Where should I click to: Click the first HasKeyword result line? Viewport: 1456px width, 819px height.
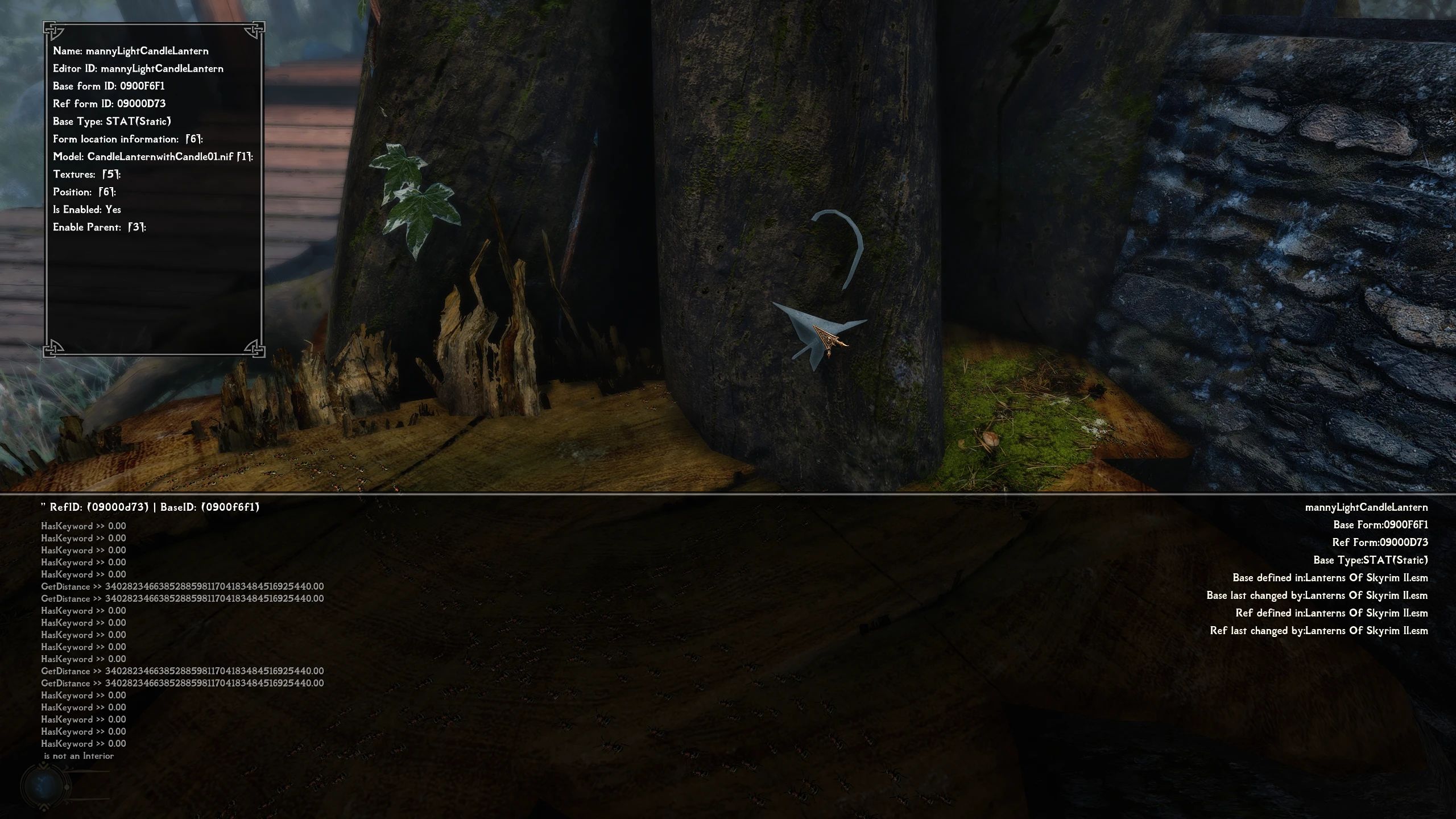coord(84,526)
